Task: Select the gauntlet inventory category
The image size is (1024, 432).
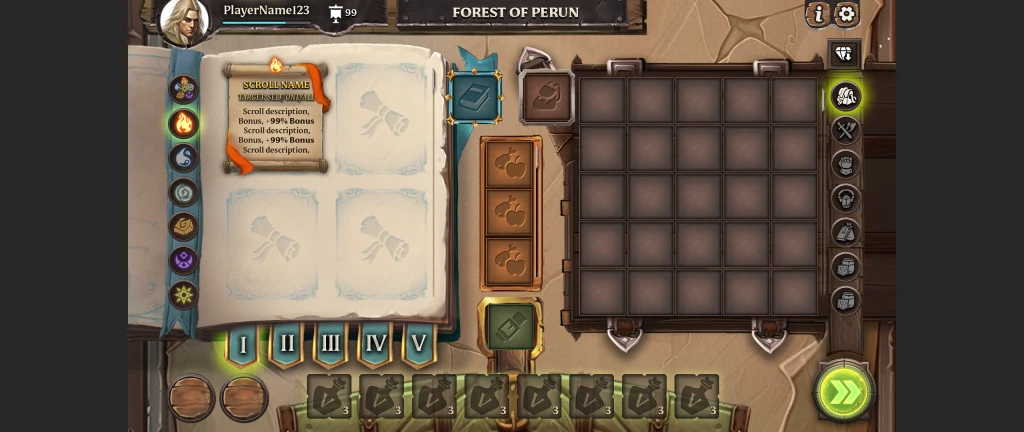Action: coord(846,164)
